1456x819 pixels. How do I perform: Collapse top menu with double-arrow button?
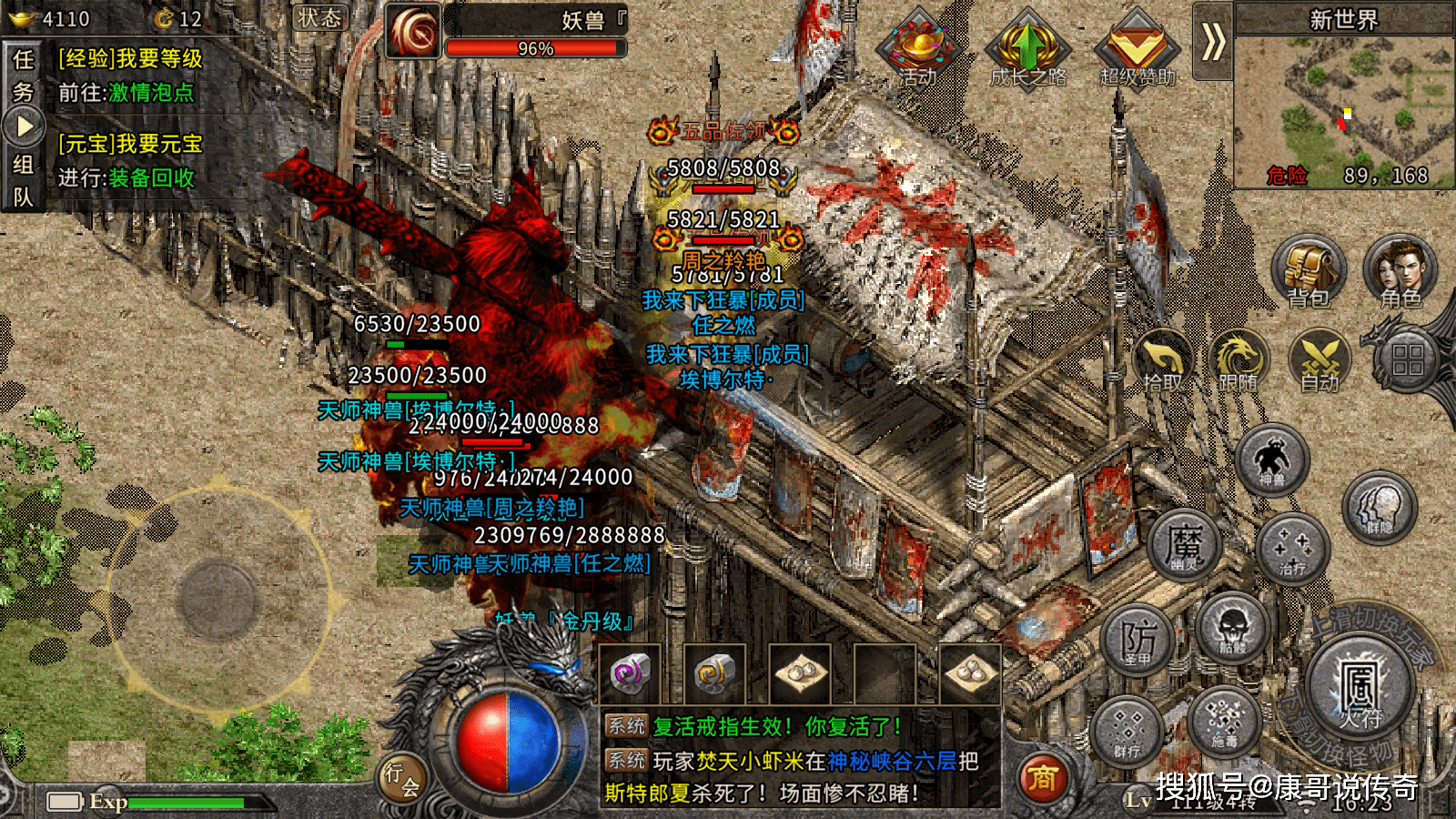coord(1212,42)
